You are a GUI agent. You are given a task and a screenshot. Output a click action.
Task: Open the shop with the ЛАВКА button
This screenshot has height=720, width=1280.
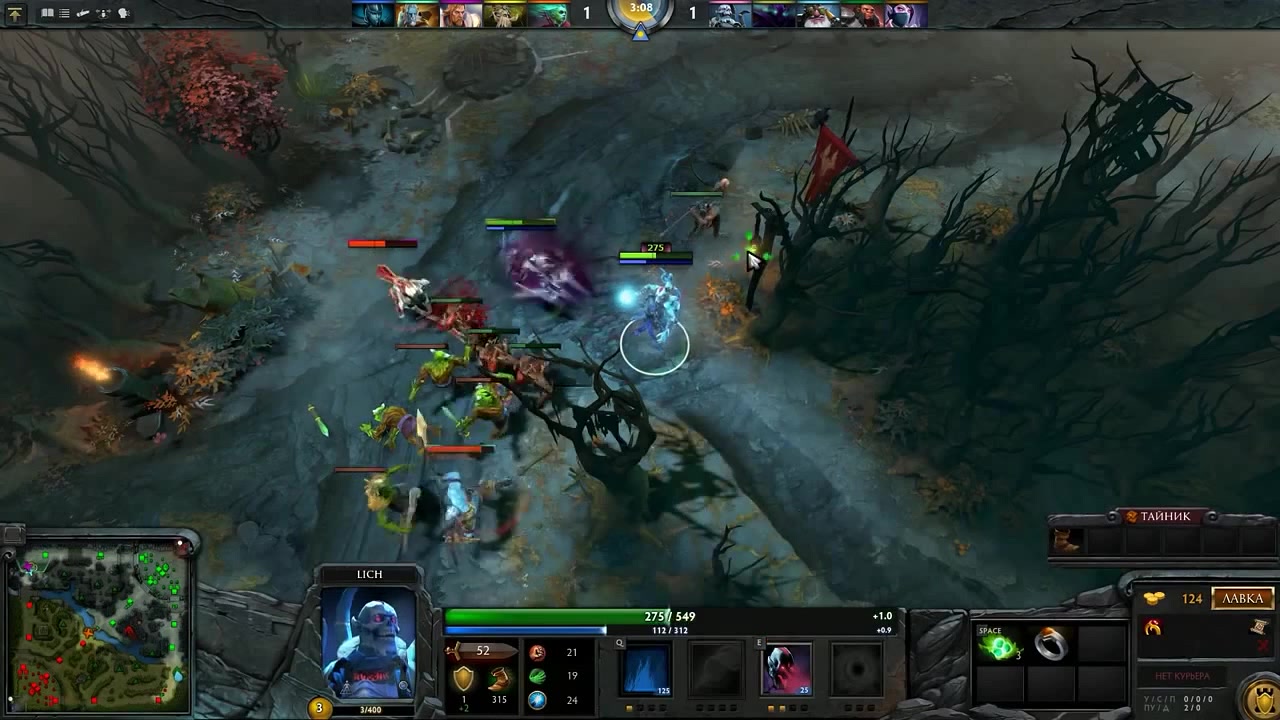(x=1243, y=599)
